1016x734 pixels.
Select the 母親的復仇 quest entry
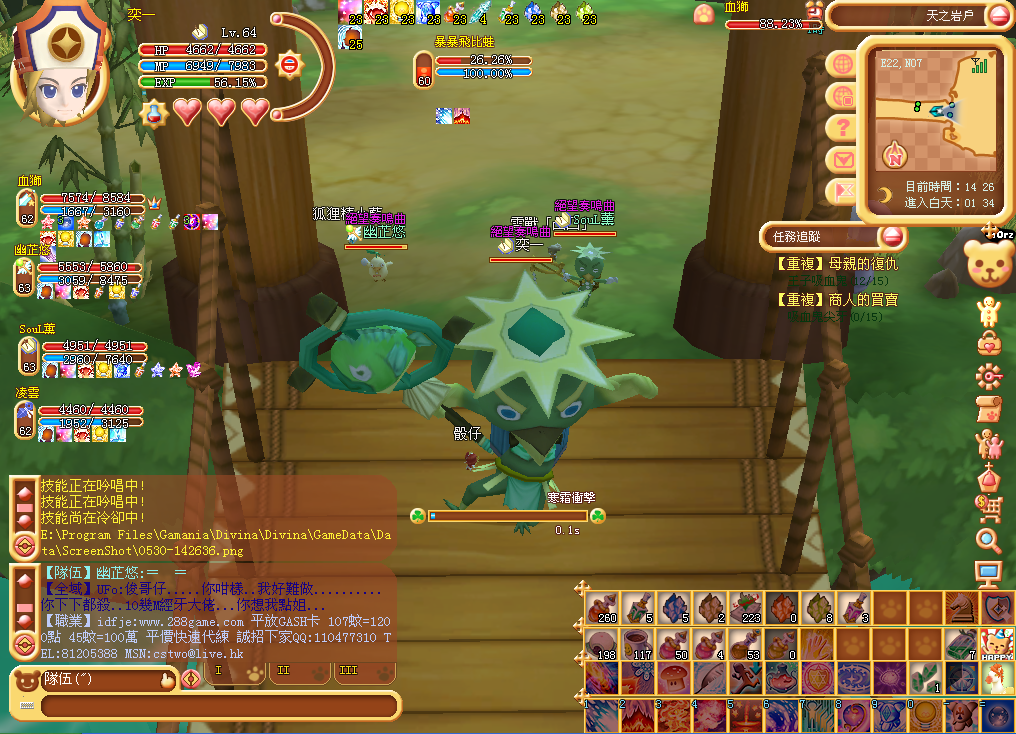838,264
